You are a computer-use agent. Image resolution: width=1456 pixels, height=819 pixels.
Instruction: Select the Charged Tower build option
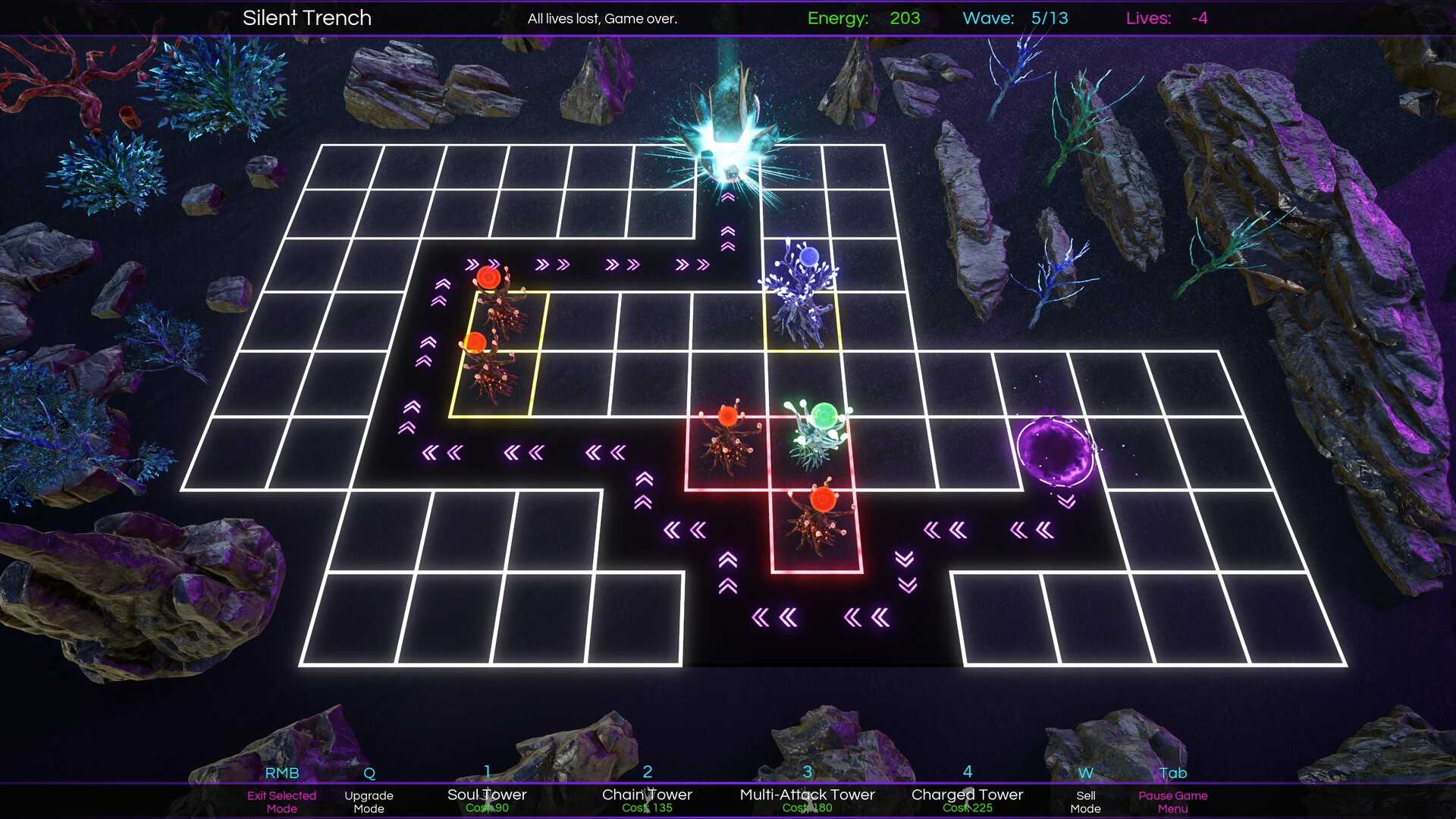pos(967,794)
